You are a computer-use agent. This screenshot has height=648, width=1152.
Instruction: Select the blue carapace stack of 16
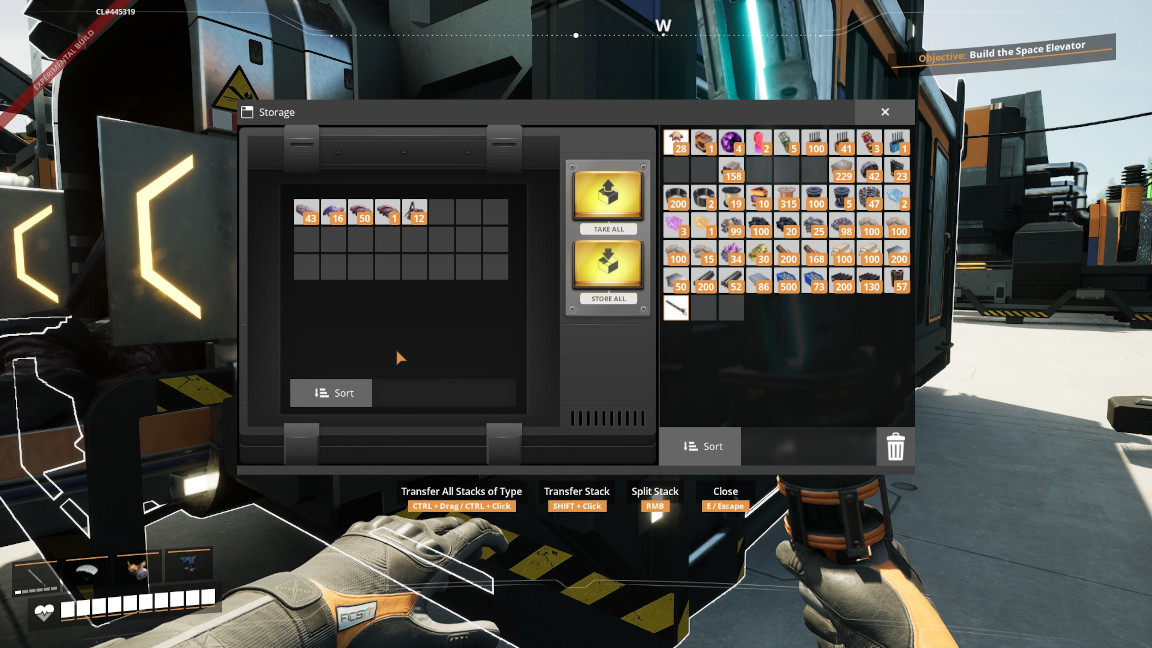[334, 212]
